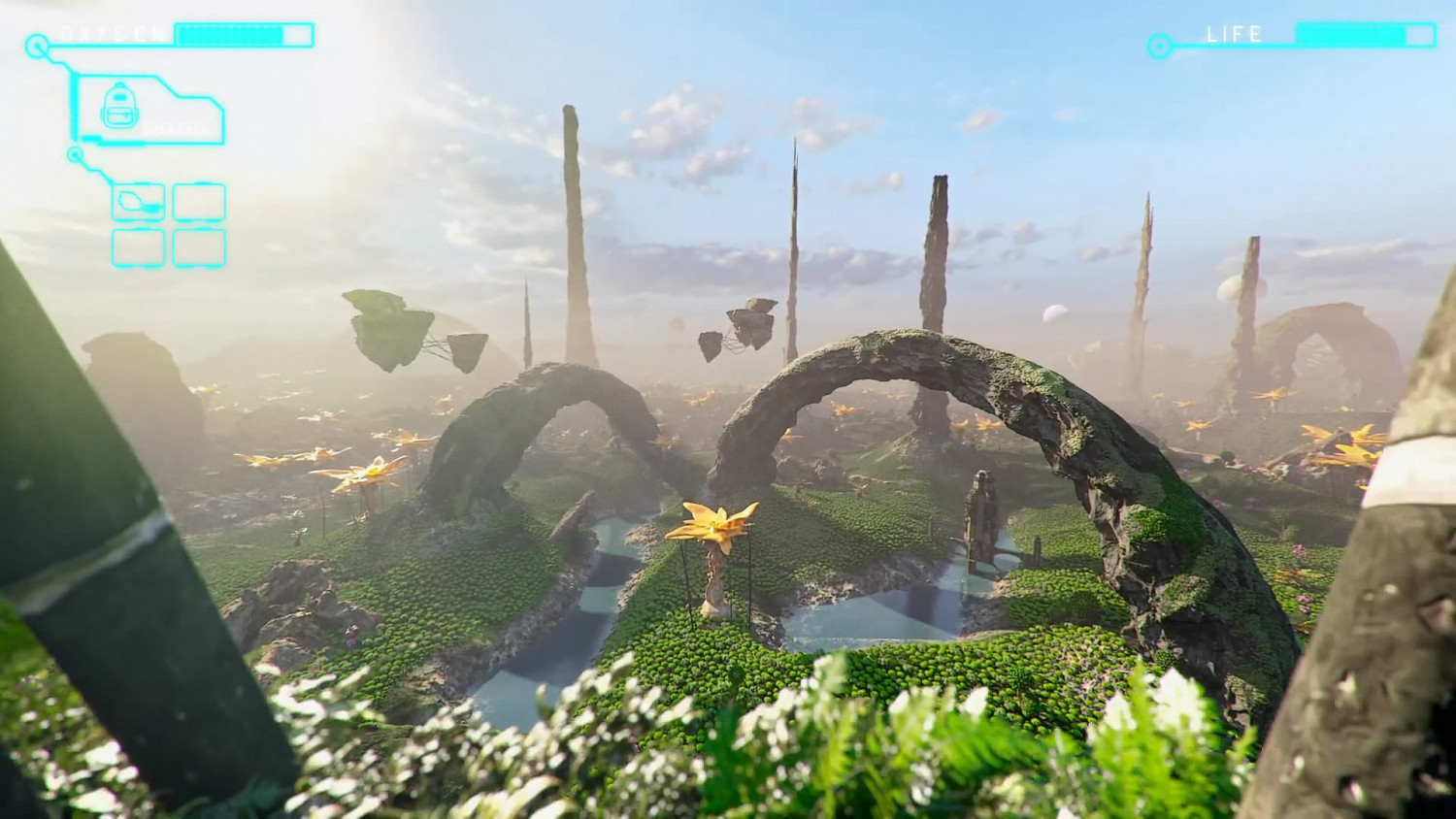Click the LIFE text label

1235,35
